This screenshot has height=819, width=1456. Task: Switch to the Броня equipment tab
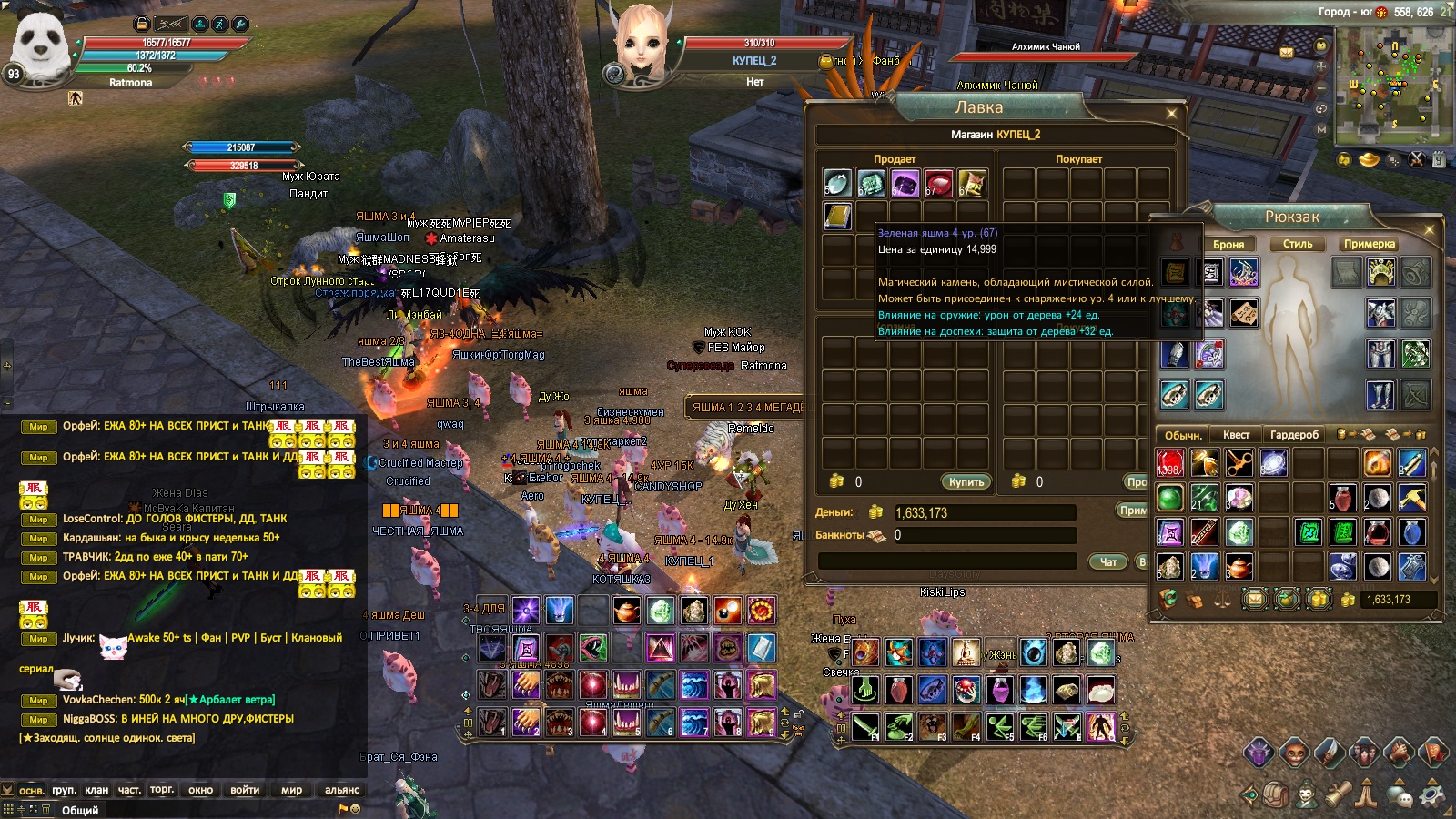coord(1228,244)
